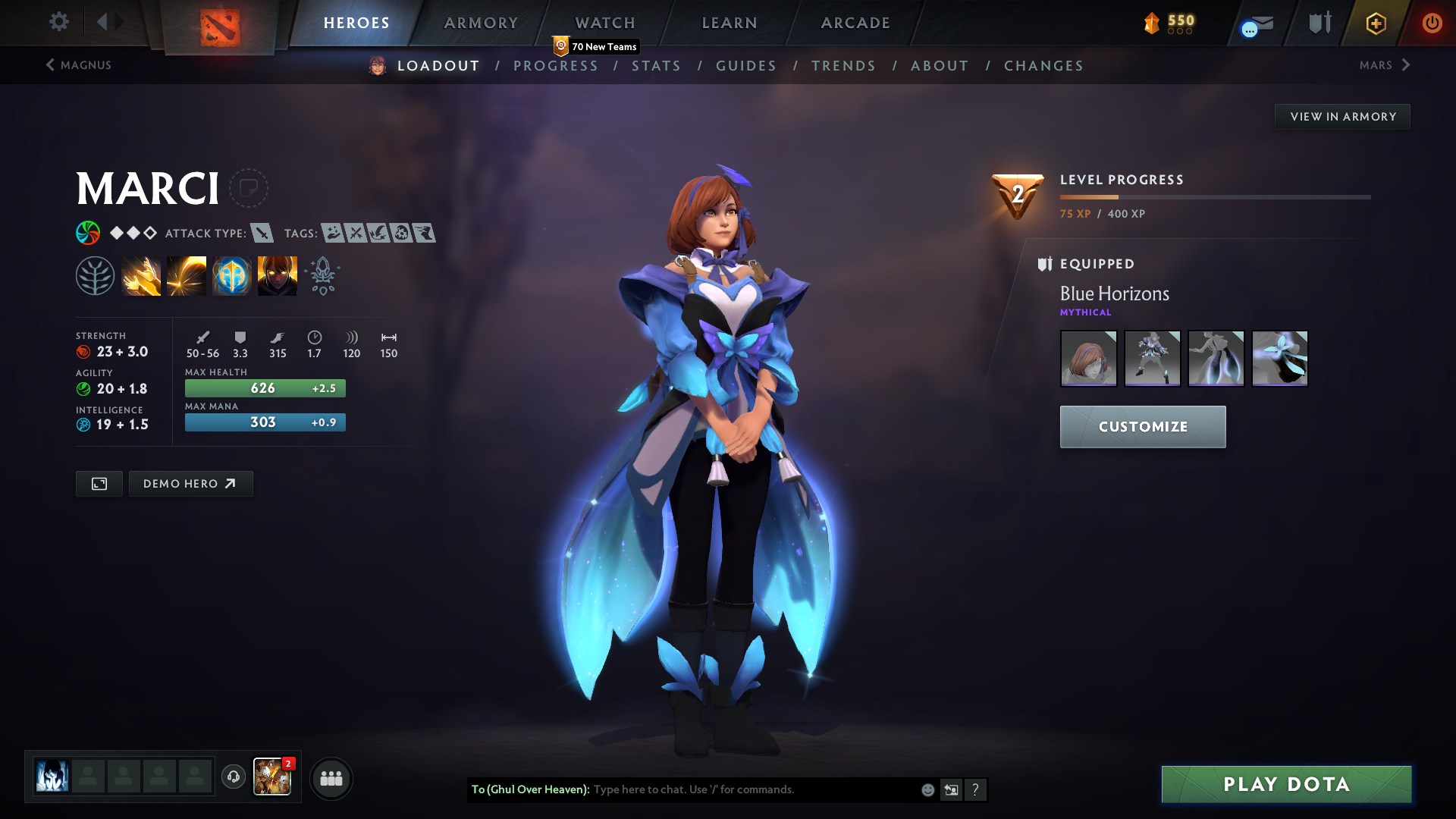Click the Dota Plus hexagon icon

tap(1375, 23)
